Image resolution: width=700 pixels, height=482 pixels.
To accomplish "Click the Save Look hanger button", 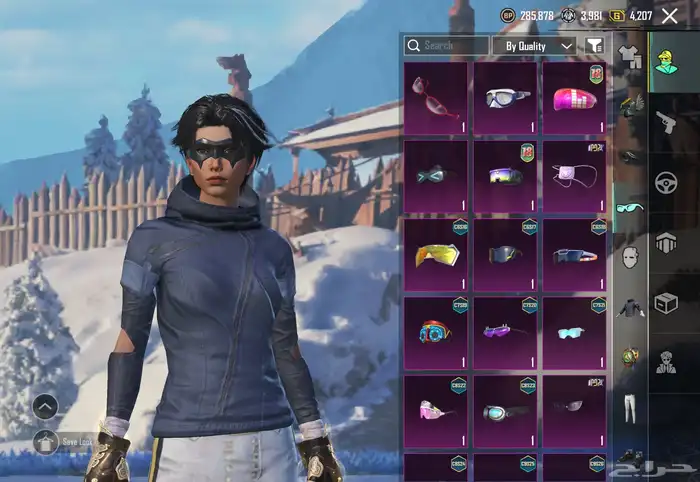I will [x=45, y=440].
